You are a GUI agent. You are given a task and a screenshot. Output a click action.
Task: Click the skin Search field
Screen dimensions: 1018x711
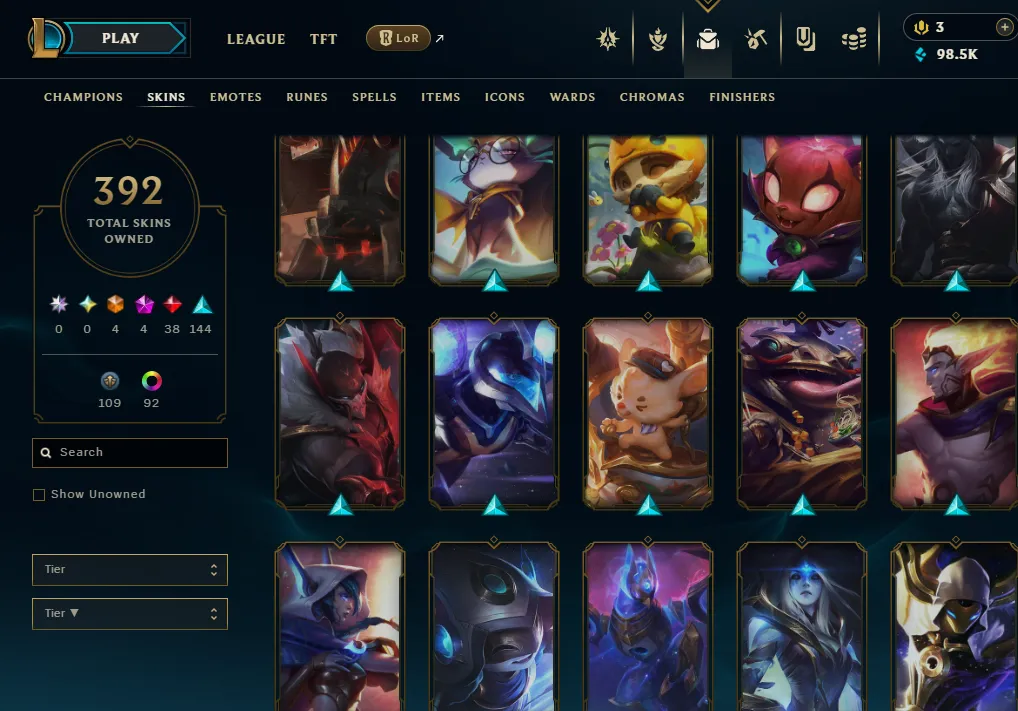(x=130, y=453)
